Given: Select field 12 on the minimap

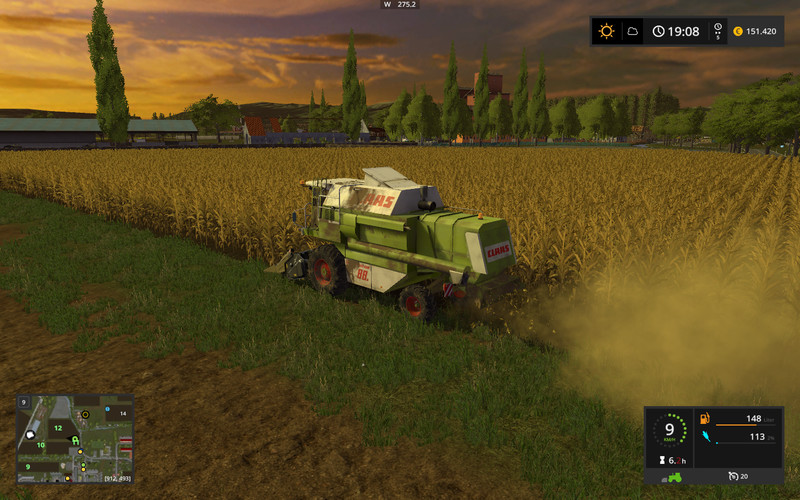Looking at the screenshot, I should [x=58, y=428].
